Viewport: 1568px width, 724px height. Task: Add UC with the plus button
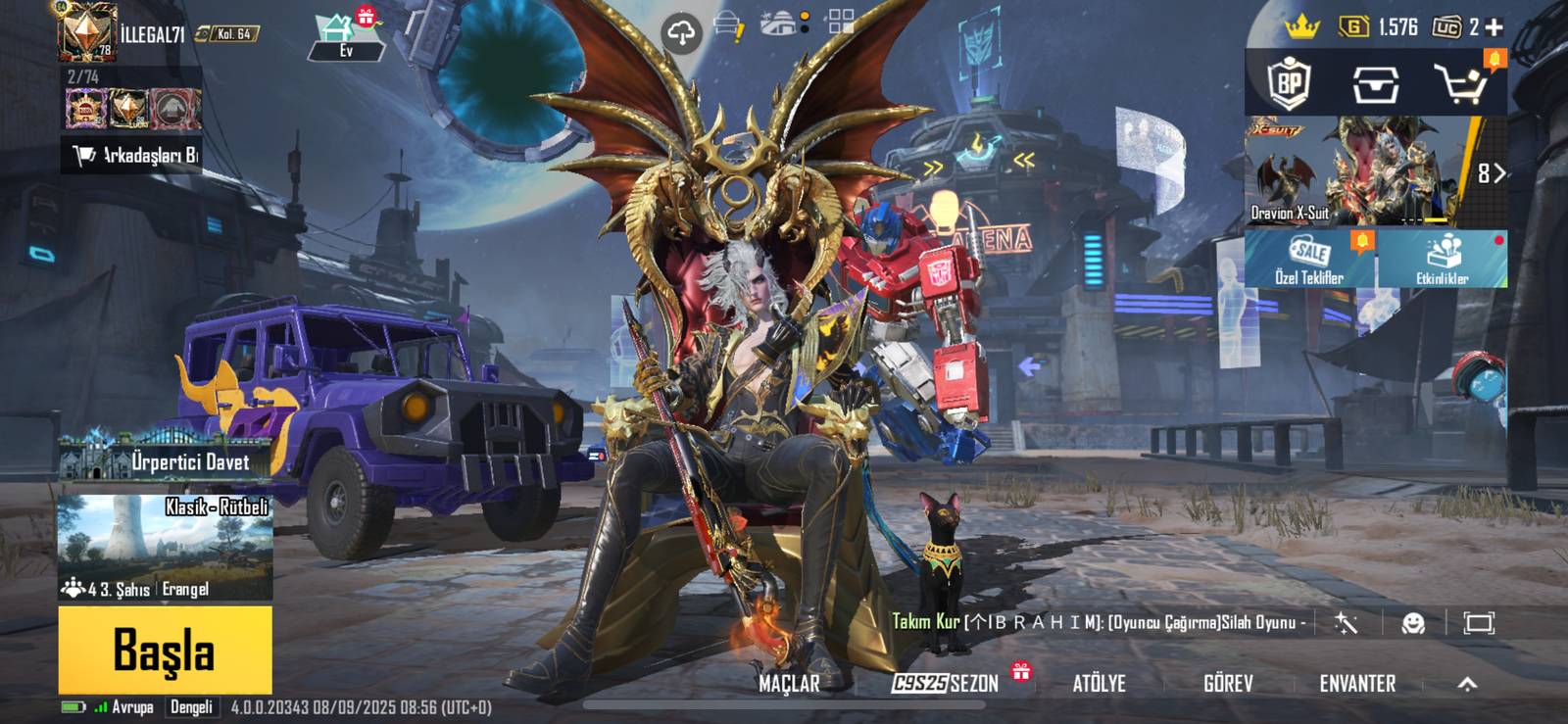click(x=1494, y=27)
